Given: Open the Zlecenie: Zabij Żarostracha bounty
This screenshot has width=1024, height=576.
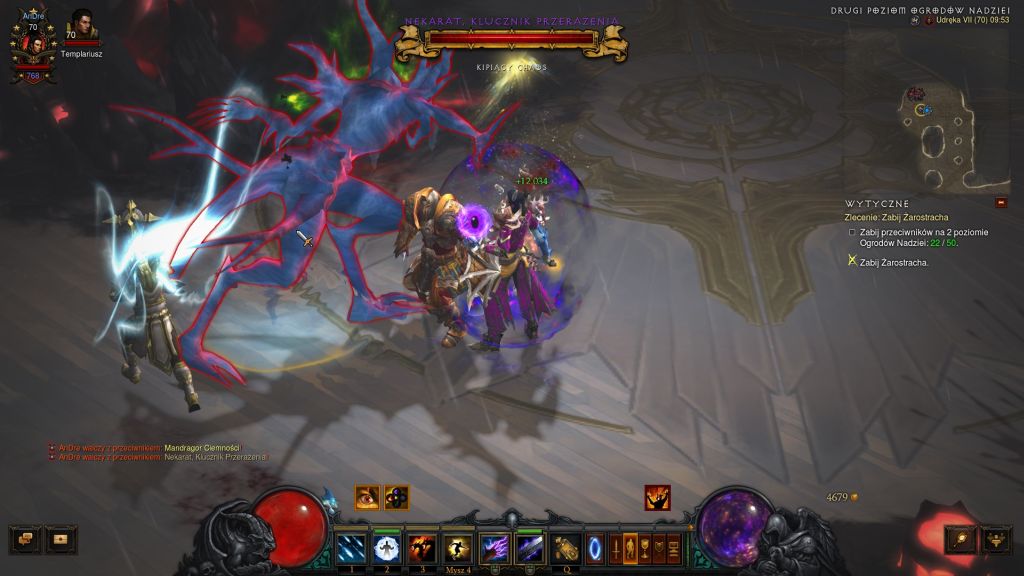Looking at the screenshot, I should pos(896,217).
